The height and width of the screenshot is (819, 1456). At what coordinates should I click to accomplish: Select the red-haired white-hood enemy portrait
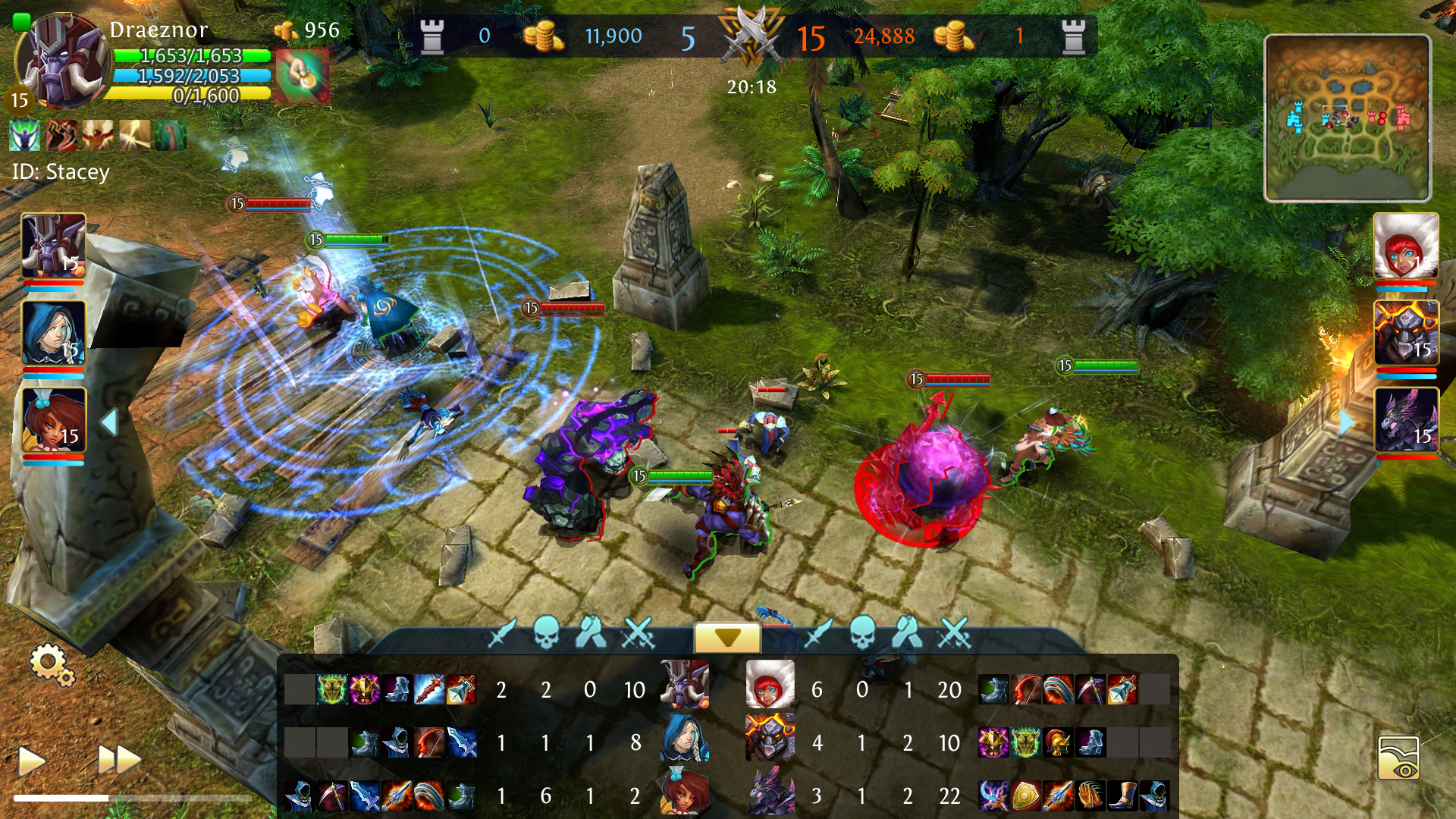[x=1406, y=246]
